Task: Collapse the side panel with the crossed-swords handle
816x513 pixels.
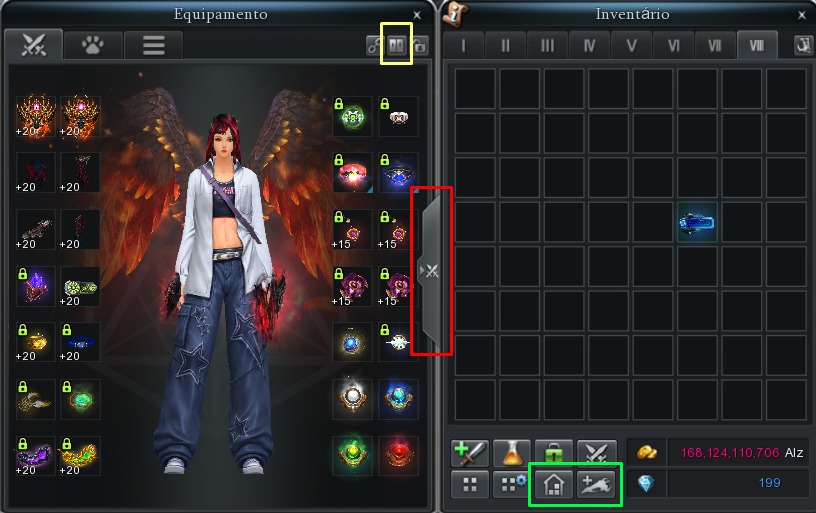Action: click(x=433, y=270)
